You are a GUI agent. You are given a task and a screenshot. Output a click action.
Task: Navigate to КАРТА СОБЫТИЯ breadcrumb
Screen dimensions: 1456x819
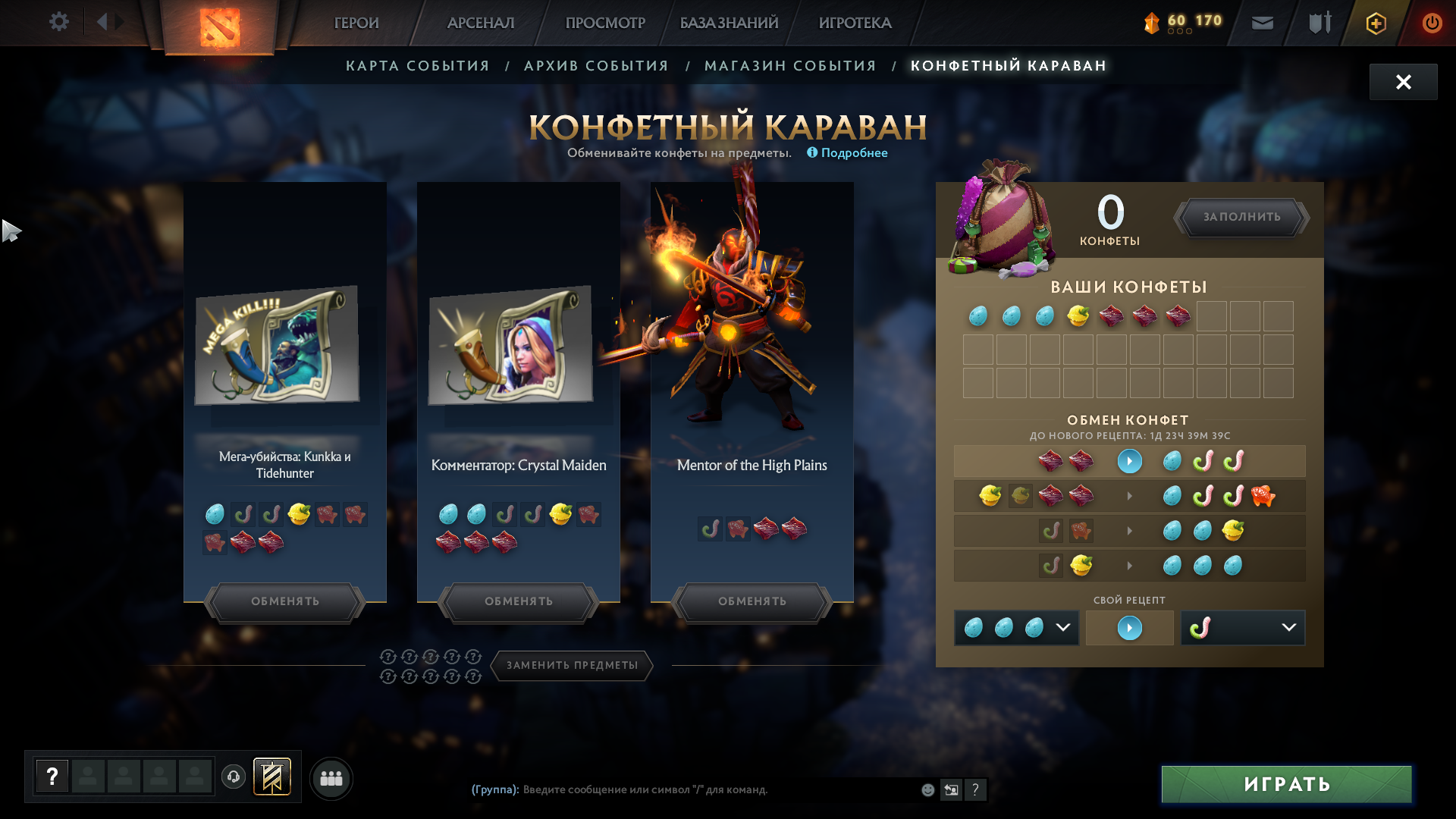[x=418, y=66]
